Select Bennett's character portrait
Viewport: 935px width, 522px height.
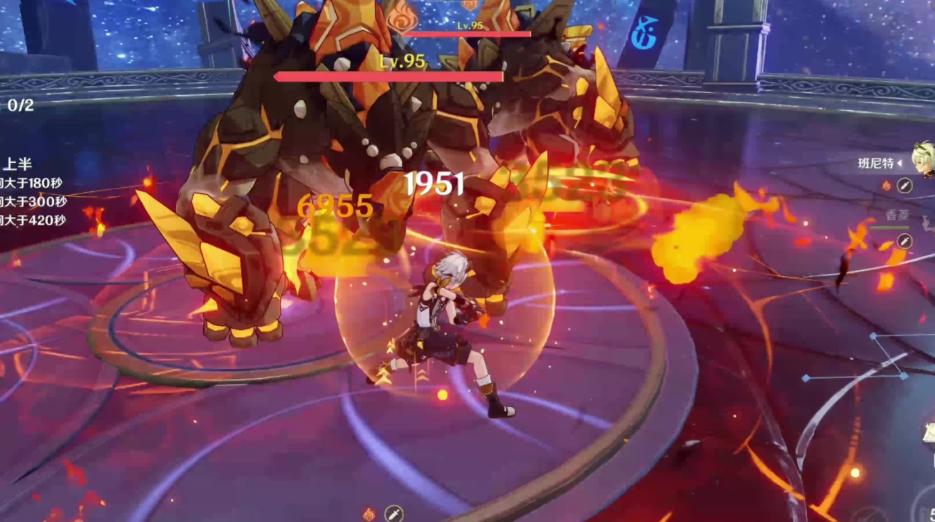tap(921, 162)
